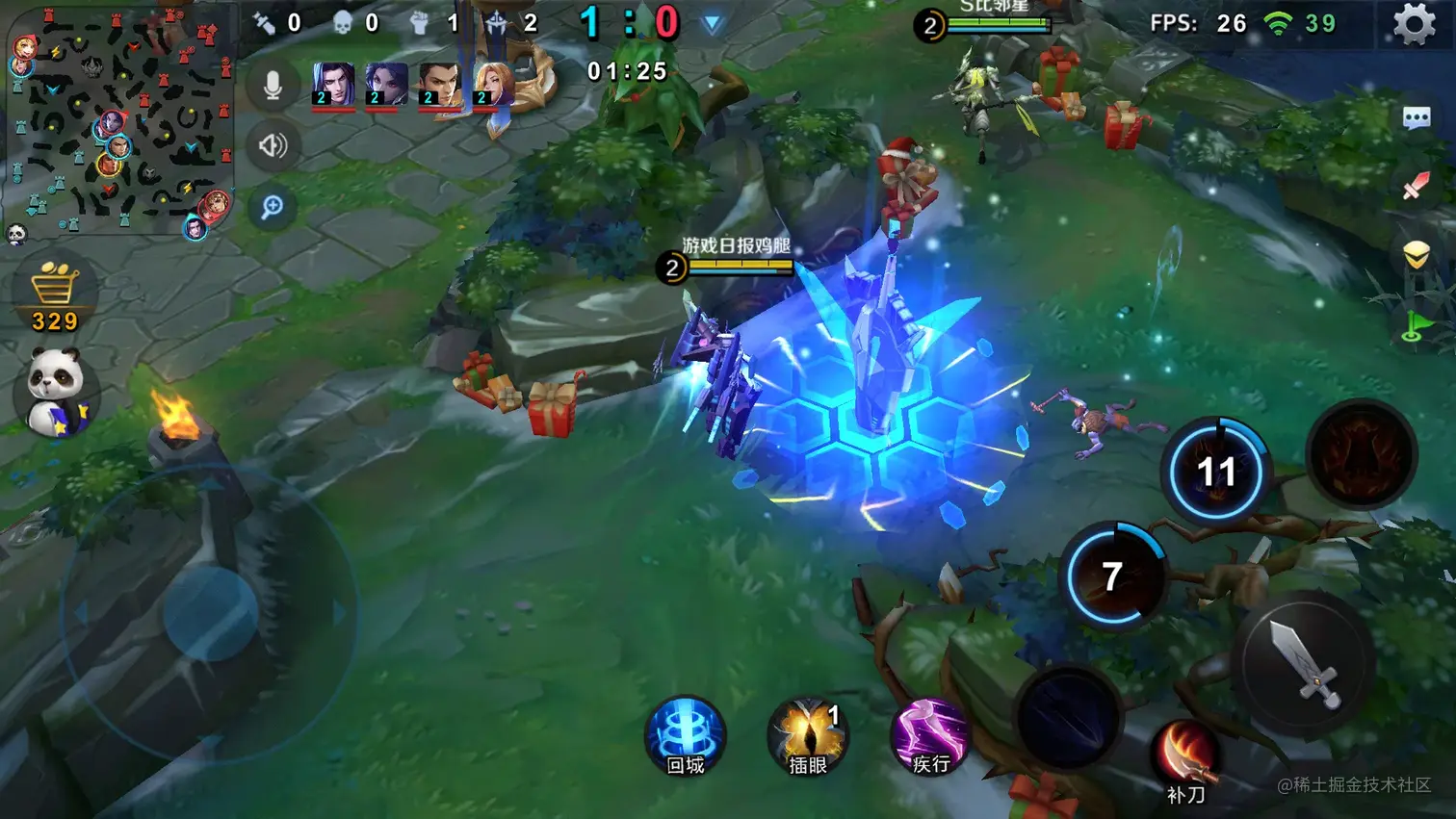This screenshot has width=1456, height=819.
Task: Use the 回城 recall ability
Action: 686,736
